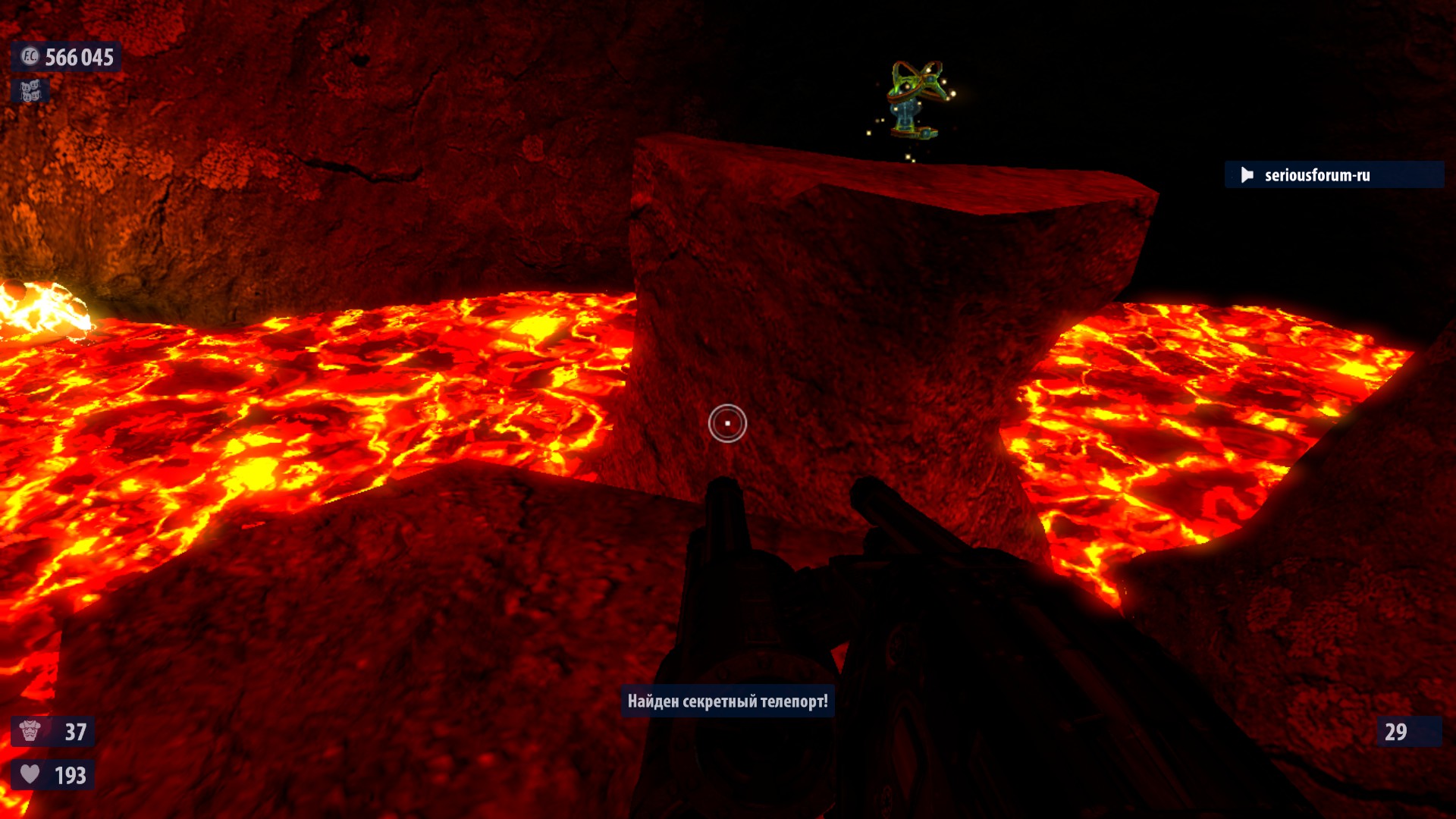Click the four-faces icon under the score
The width and height of the screenshot is (1456, 819).
pos(30,92)
